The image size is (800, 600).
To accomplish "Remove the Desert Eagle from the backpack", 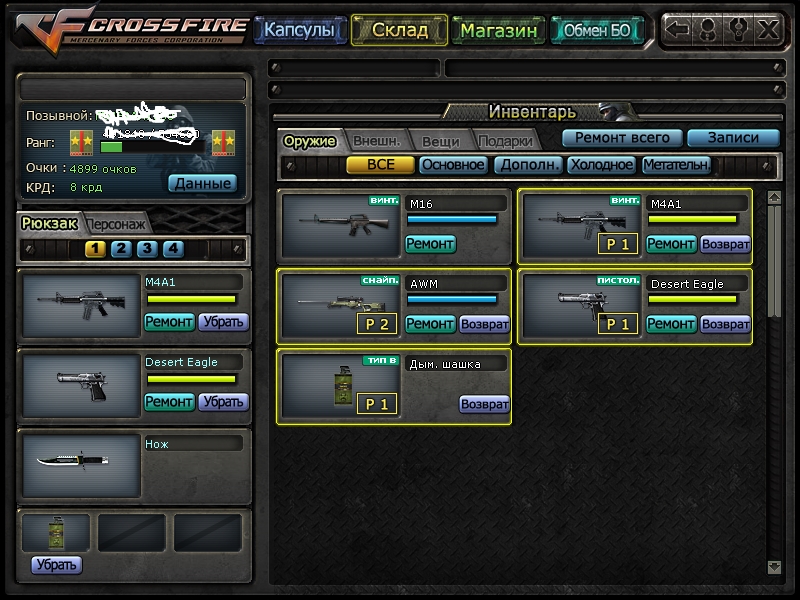I will (223, 402).
